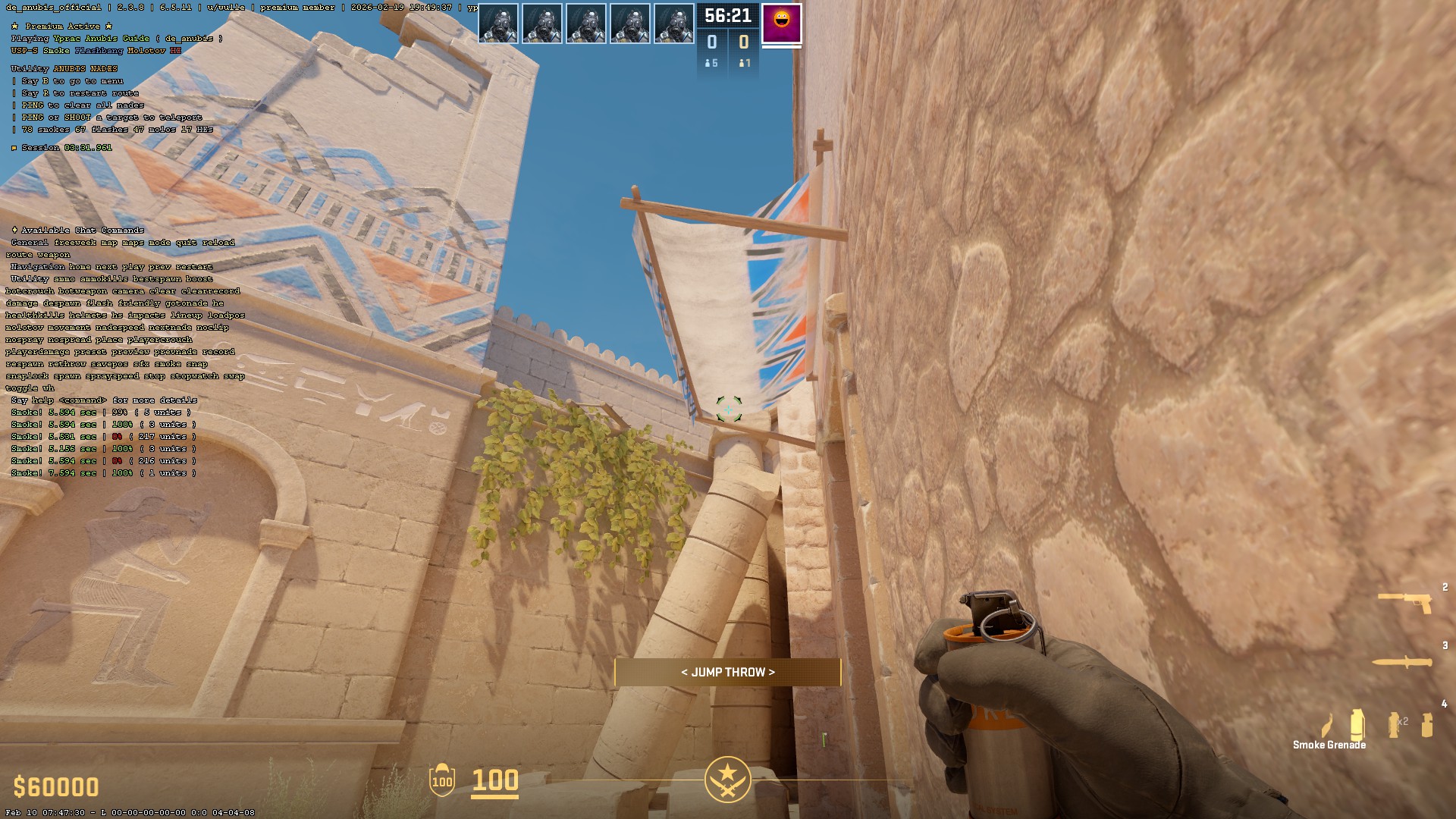The image size is (1456, 819).
Task: Click the Playing Yprac Anubis Guide link
Action: click(101, 38)
